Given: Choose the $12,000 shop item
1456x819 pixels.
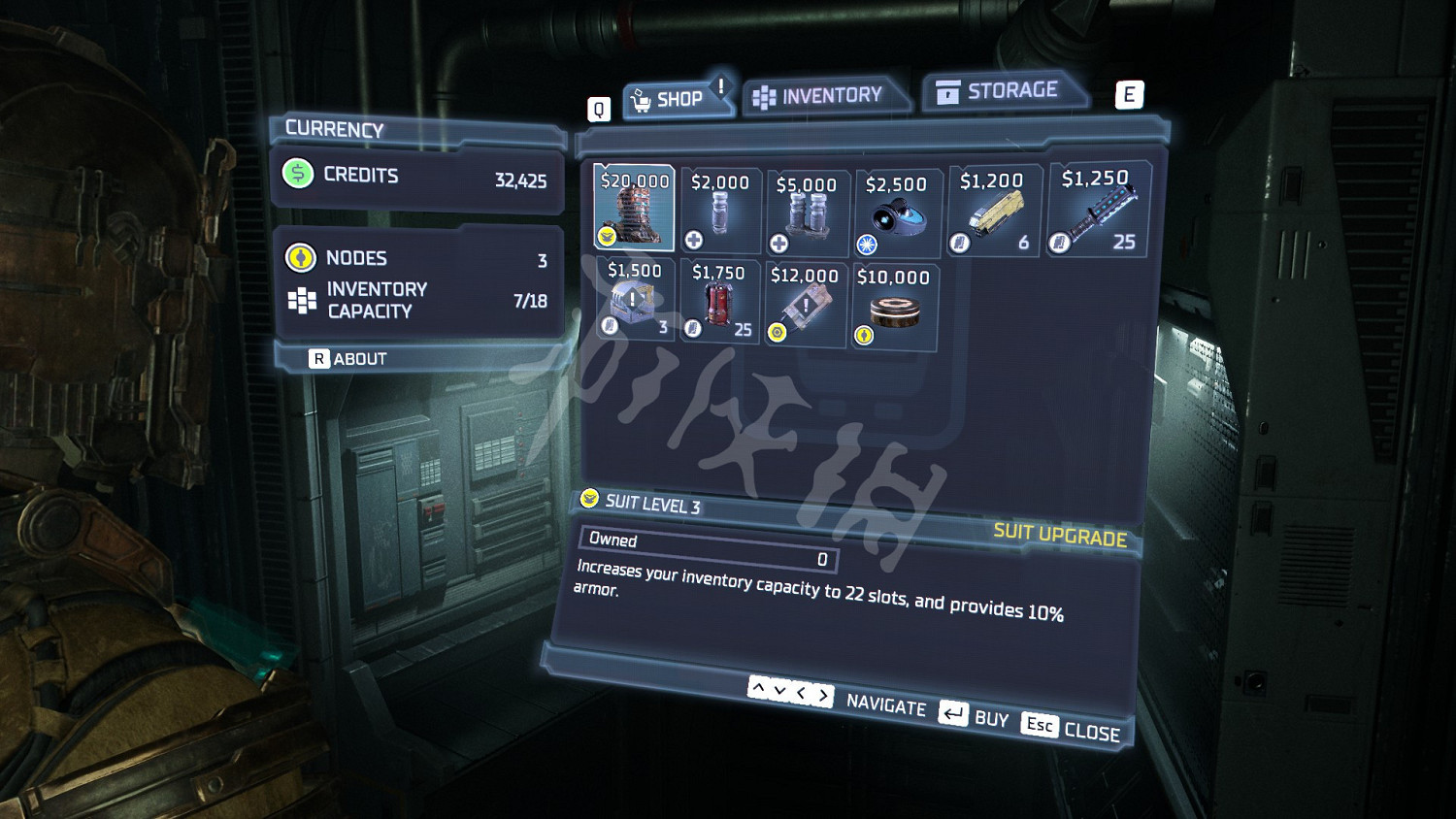Looking at the screenshot, I should (x=805, y=306).
